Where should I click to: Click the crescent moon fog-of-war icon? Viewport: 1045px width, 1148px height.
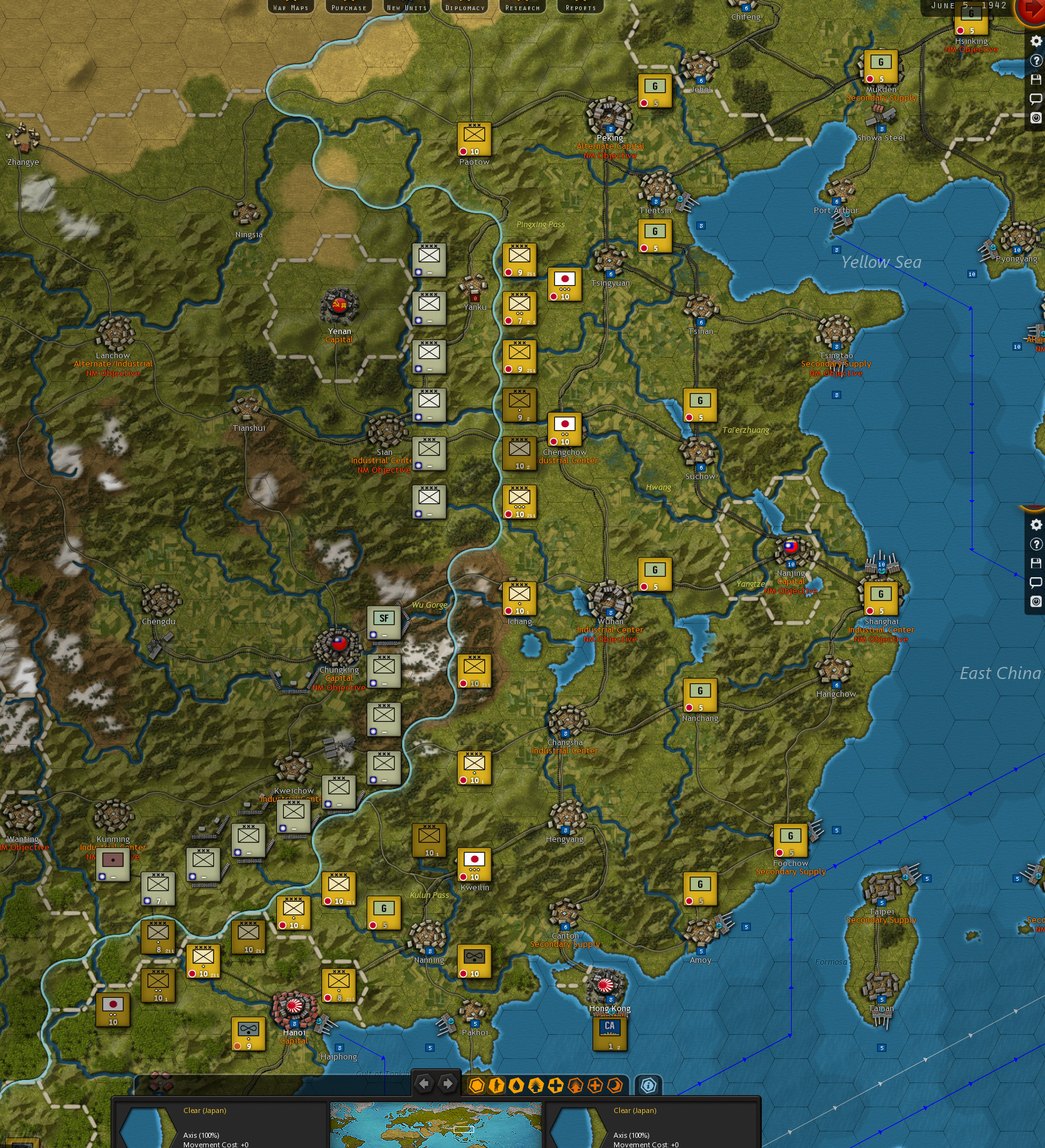(615, 1085)
